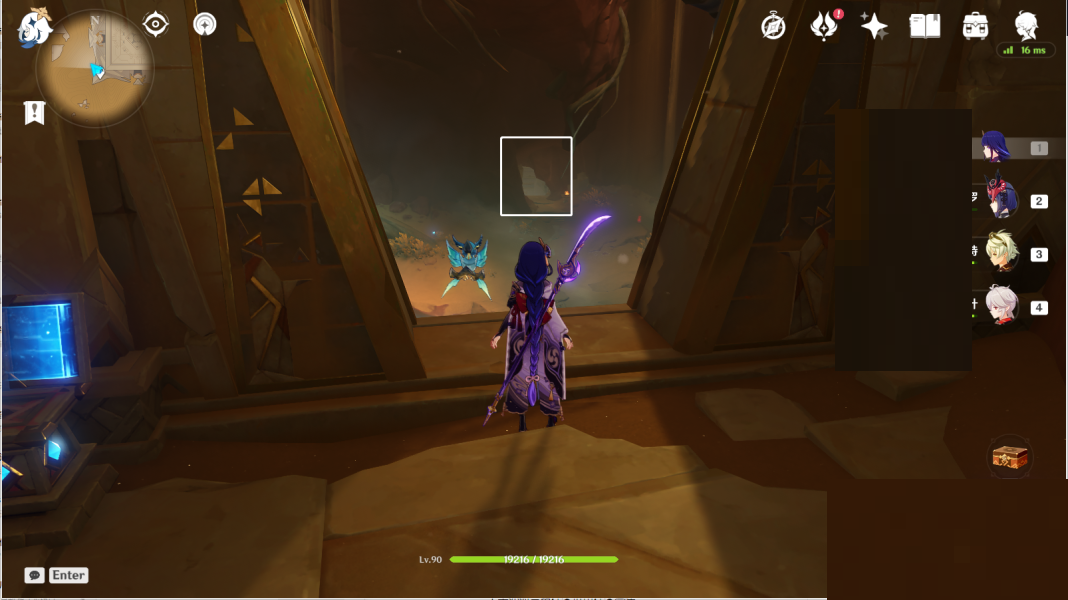
Task: Open the backpack inventory
Action: (x=976, y=27)
